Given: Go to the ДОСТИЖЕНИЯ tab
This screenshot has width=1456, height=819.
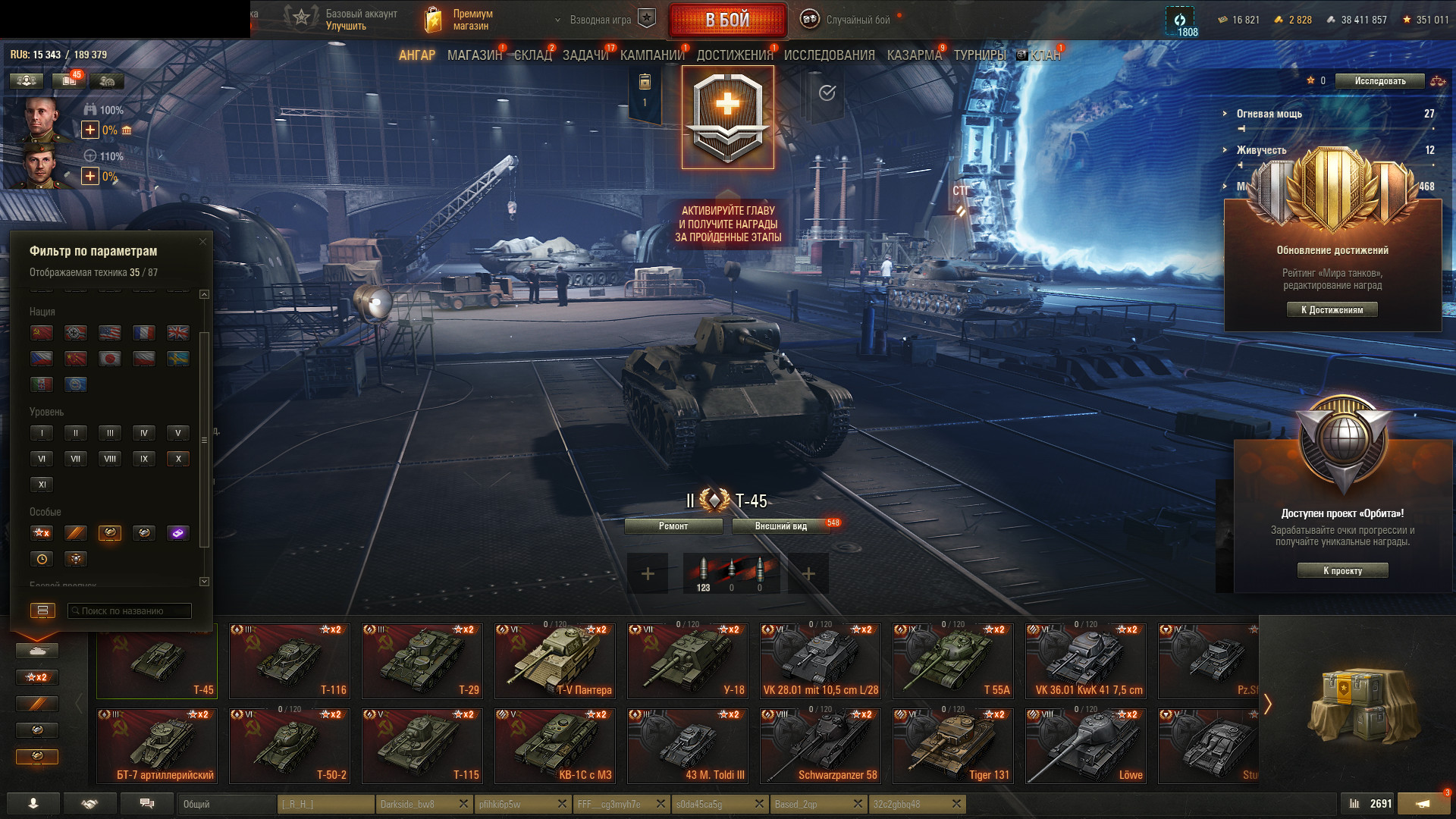Looking at the screenshot, I should pos(734,55).
